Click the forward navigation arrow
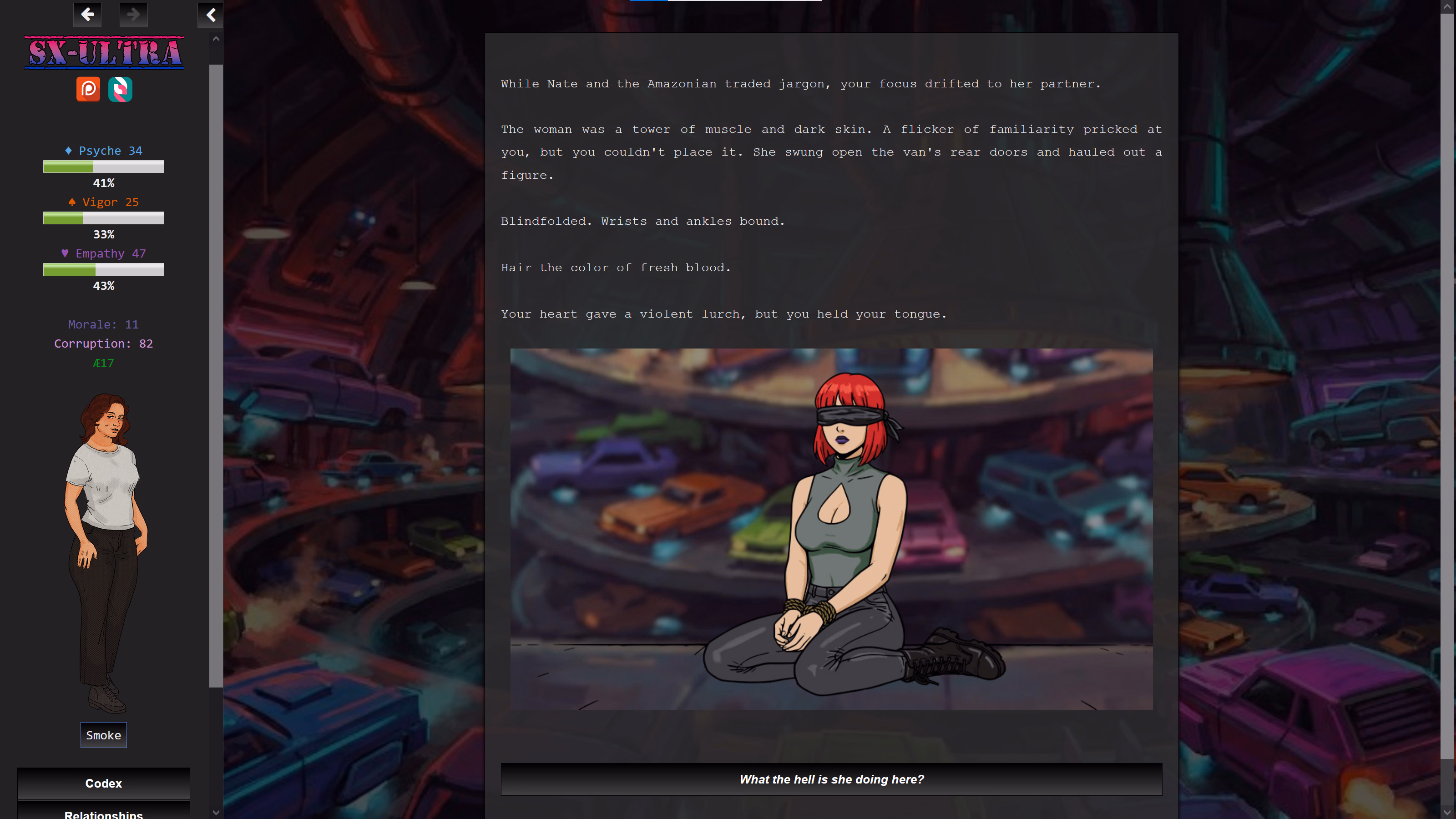The image size is (1456, 819). [x=133, y=15]
